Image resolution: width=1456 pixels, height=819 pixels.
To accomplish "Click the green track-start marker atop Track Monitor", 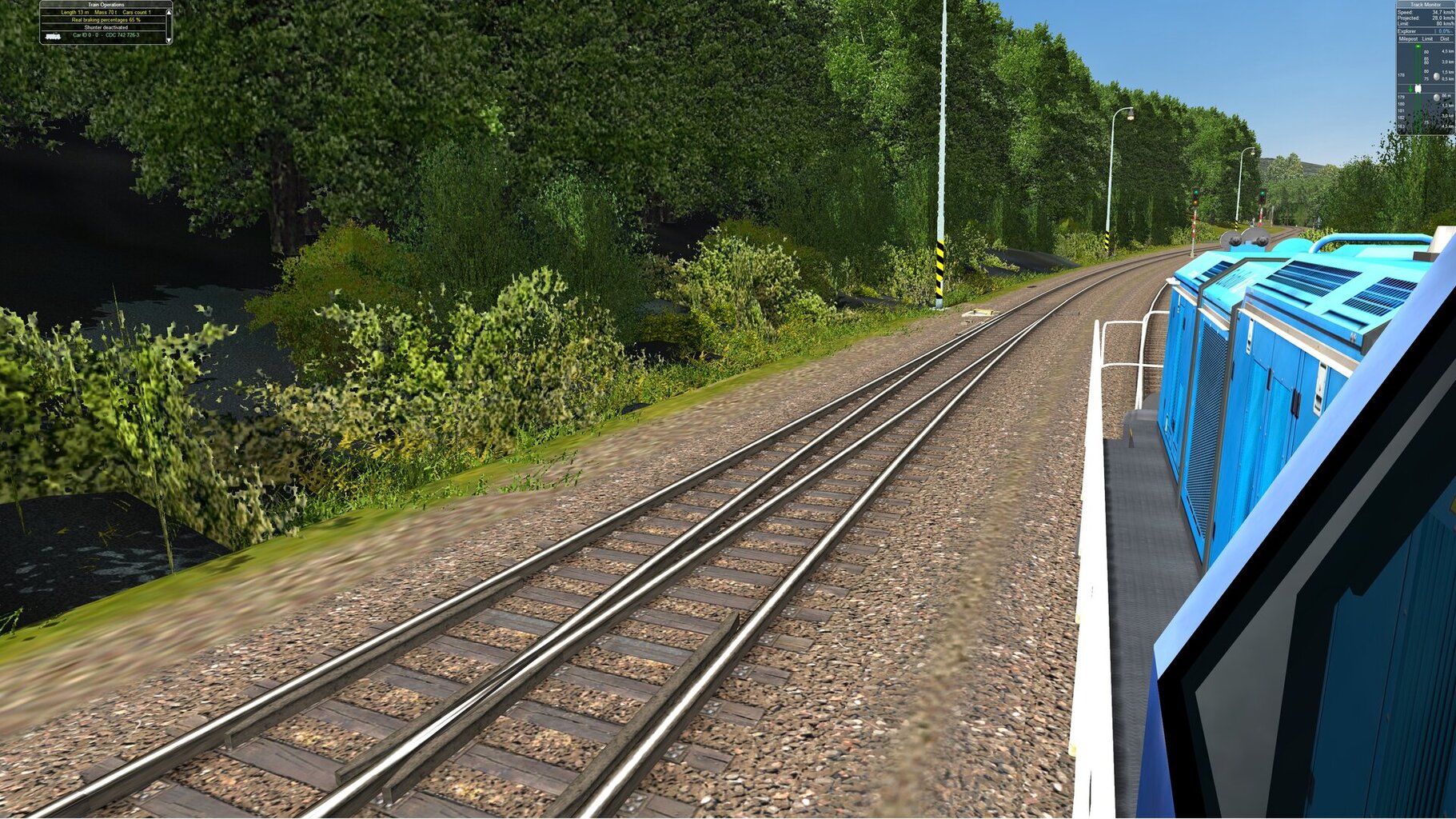I will [1418, 46].
